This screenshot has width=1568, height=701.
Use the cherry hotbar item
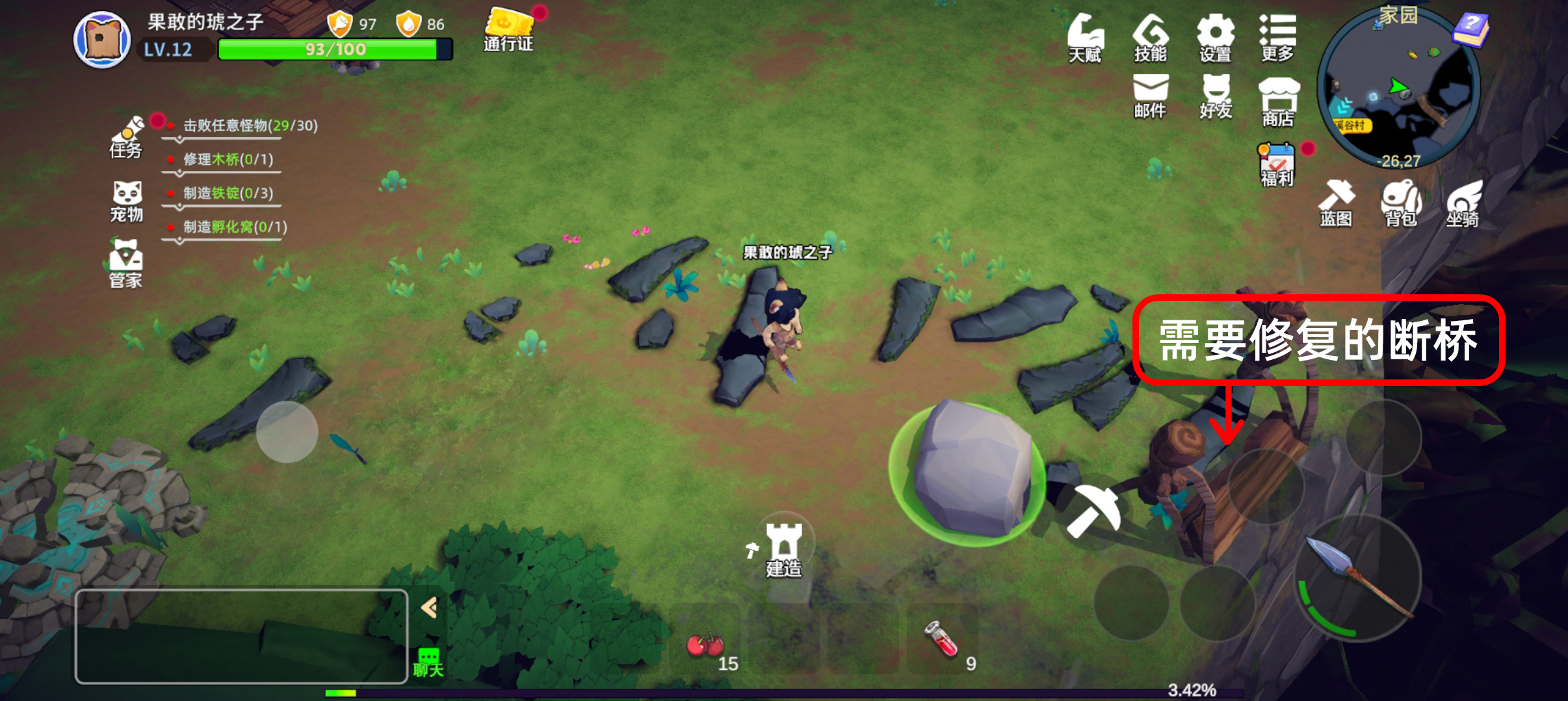[x=706, y=644]
